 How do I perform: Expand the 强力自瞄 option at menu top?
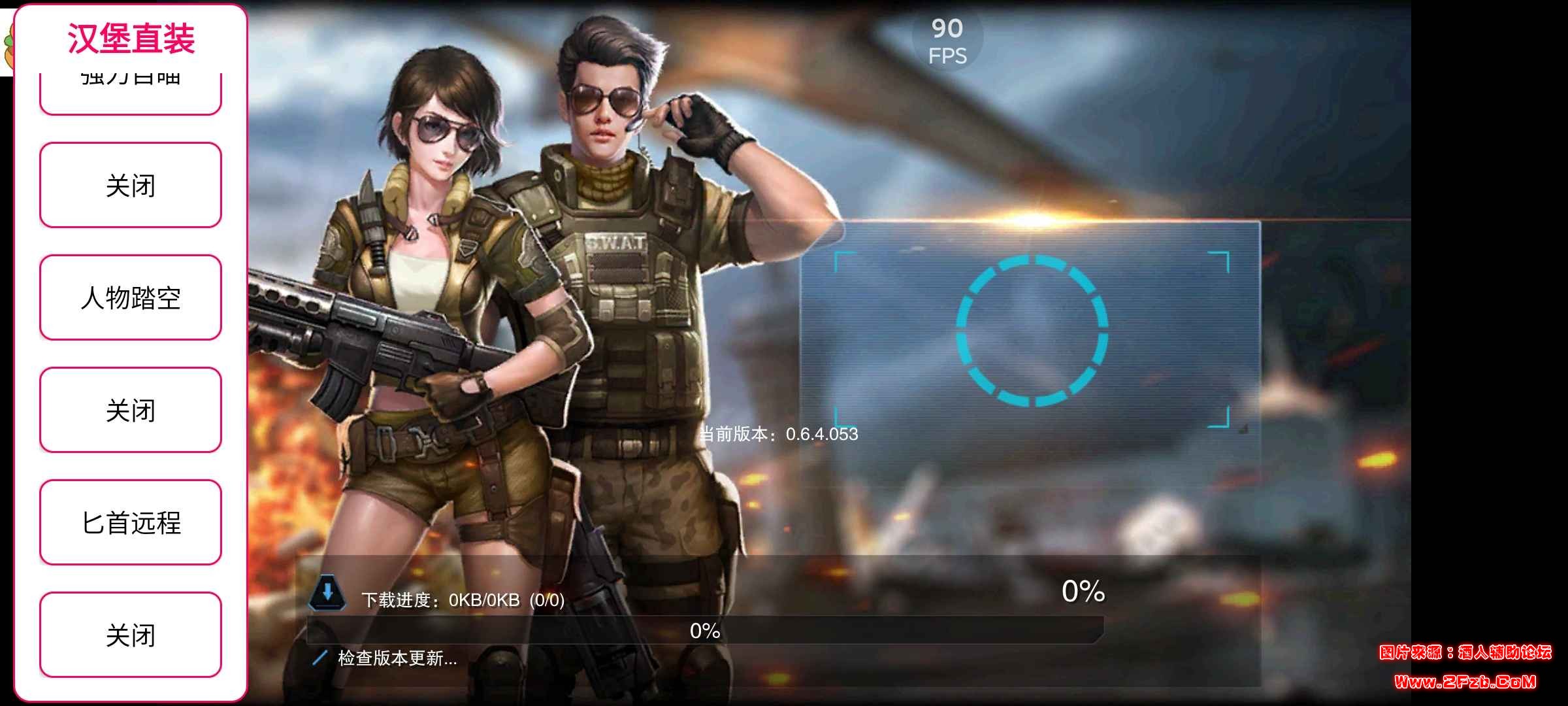(130, 78)
